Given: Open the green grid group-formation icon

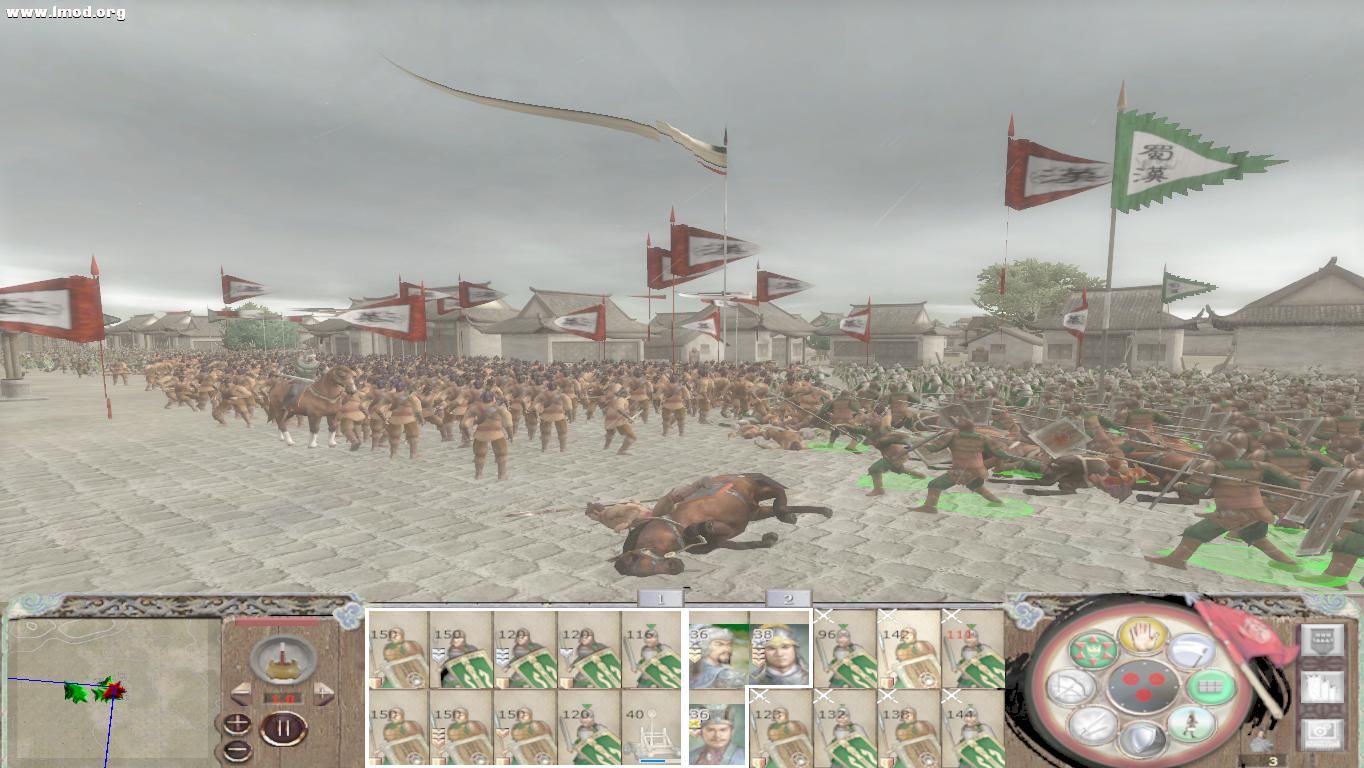Looking at the screenshot, I should [1211, 687].
